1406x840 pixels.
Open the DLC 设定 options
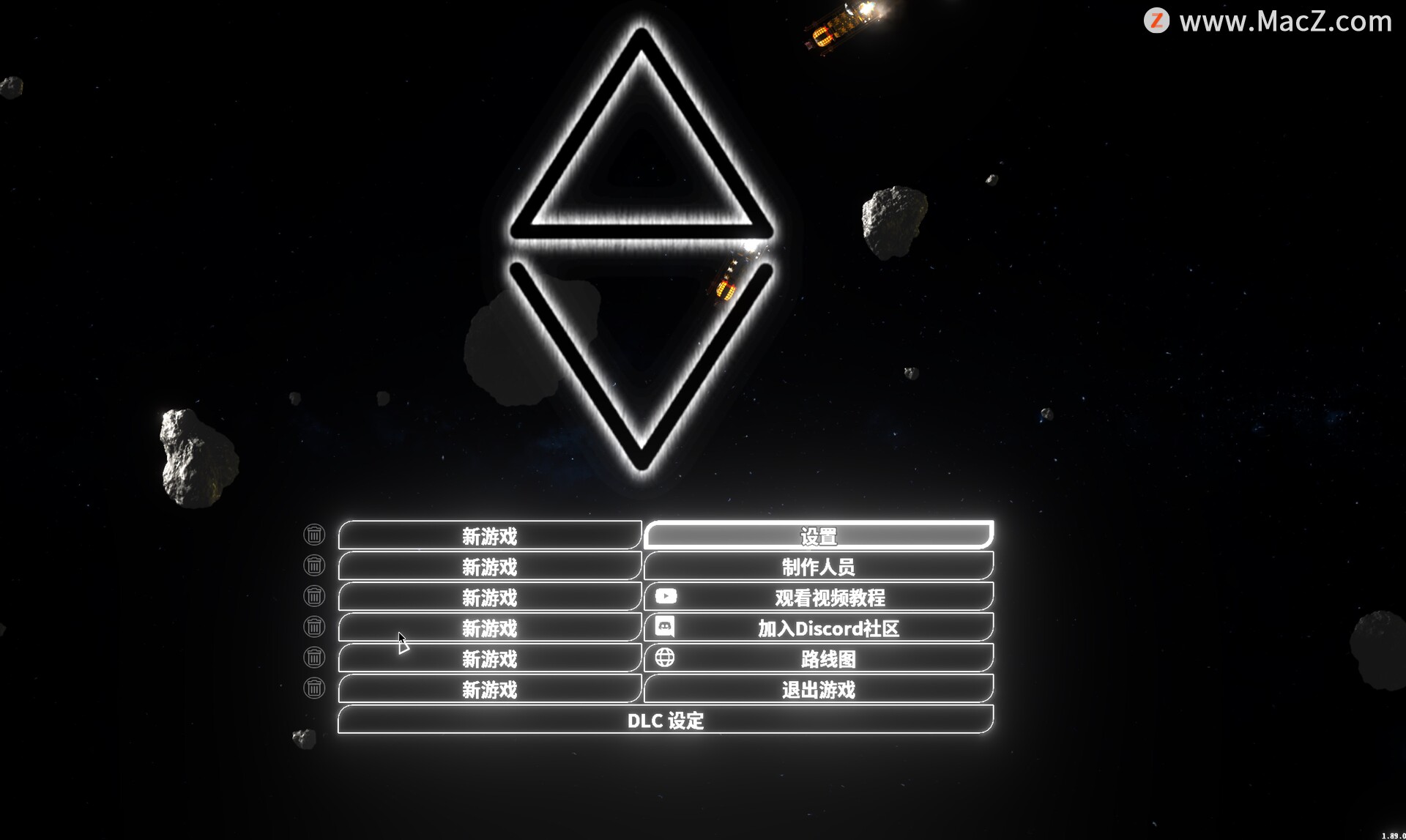665,720
